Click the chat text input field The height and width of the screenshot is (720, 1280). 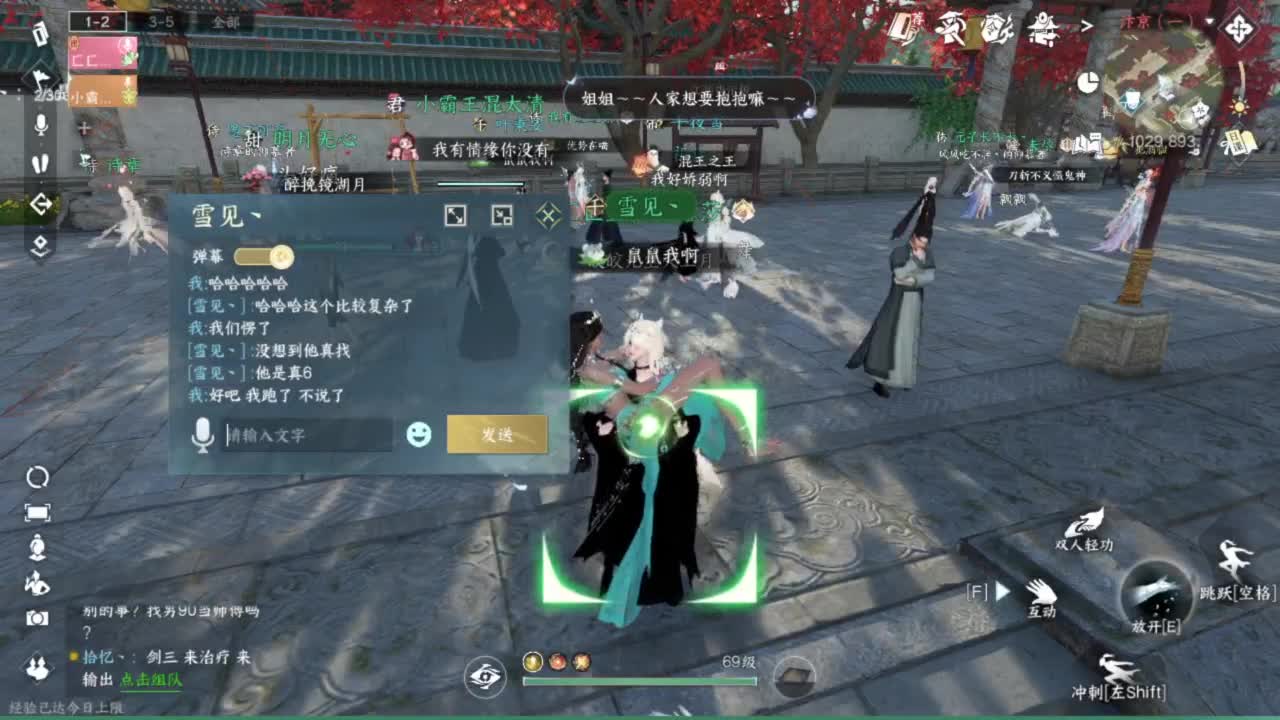pyautogui.click(x=310, y=434)
